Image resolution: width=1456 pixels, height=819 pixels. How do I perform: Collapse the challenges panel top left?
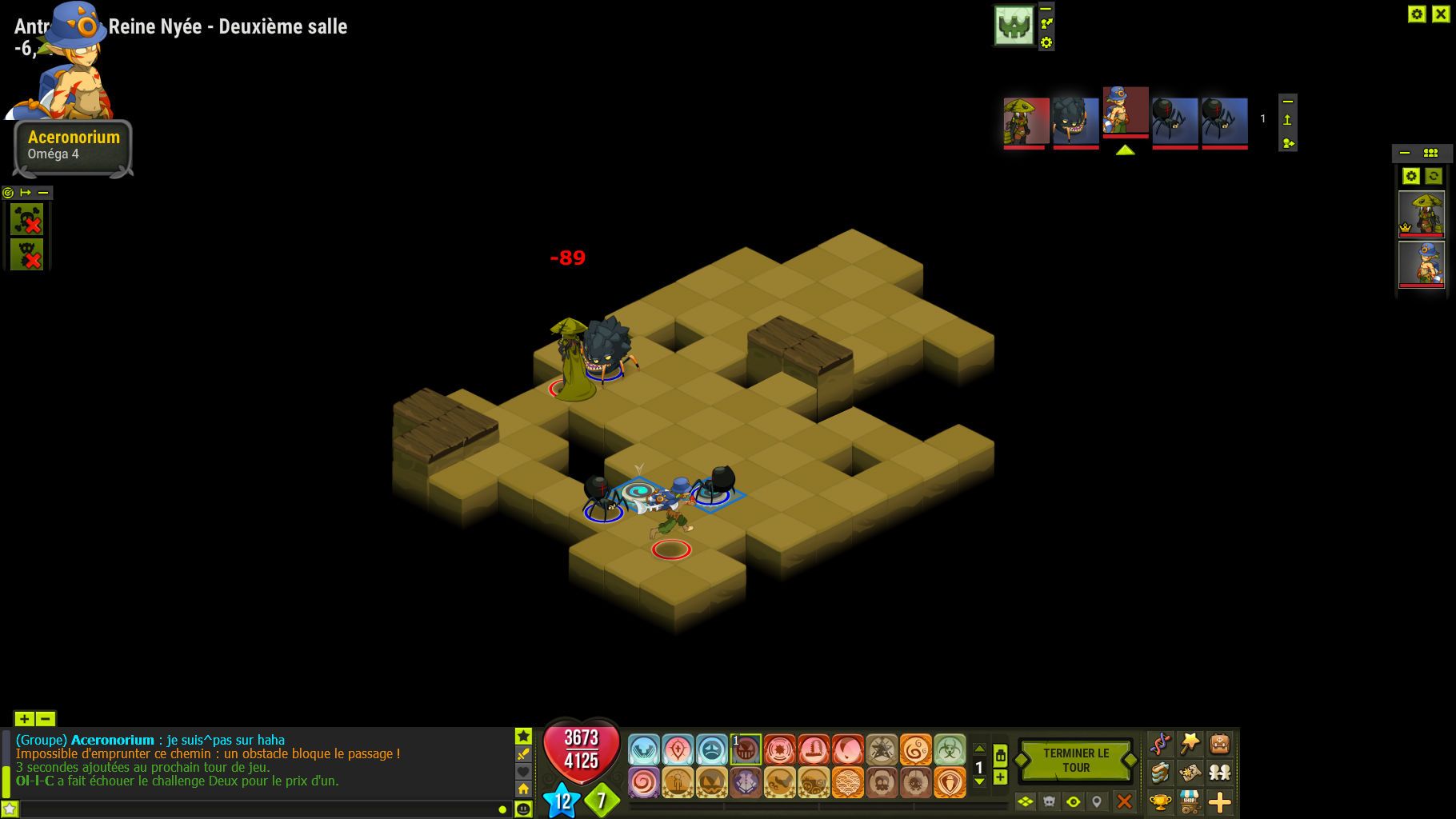[x=44, y=193]
